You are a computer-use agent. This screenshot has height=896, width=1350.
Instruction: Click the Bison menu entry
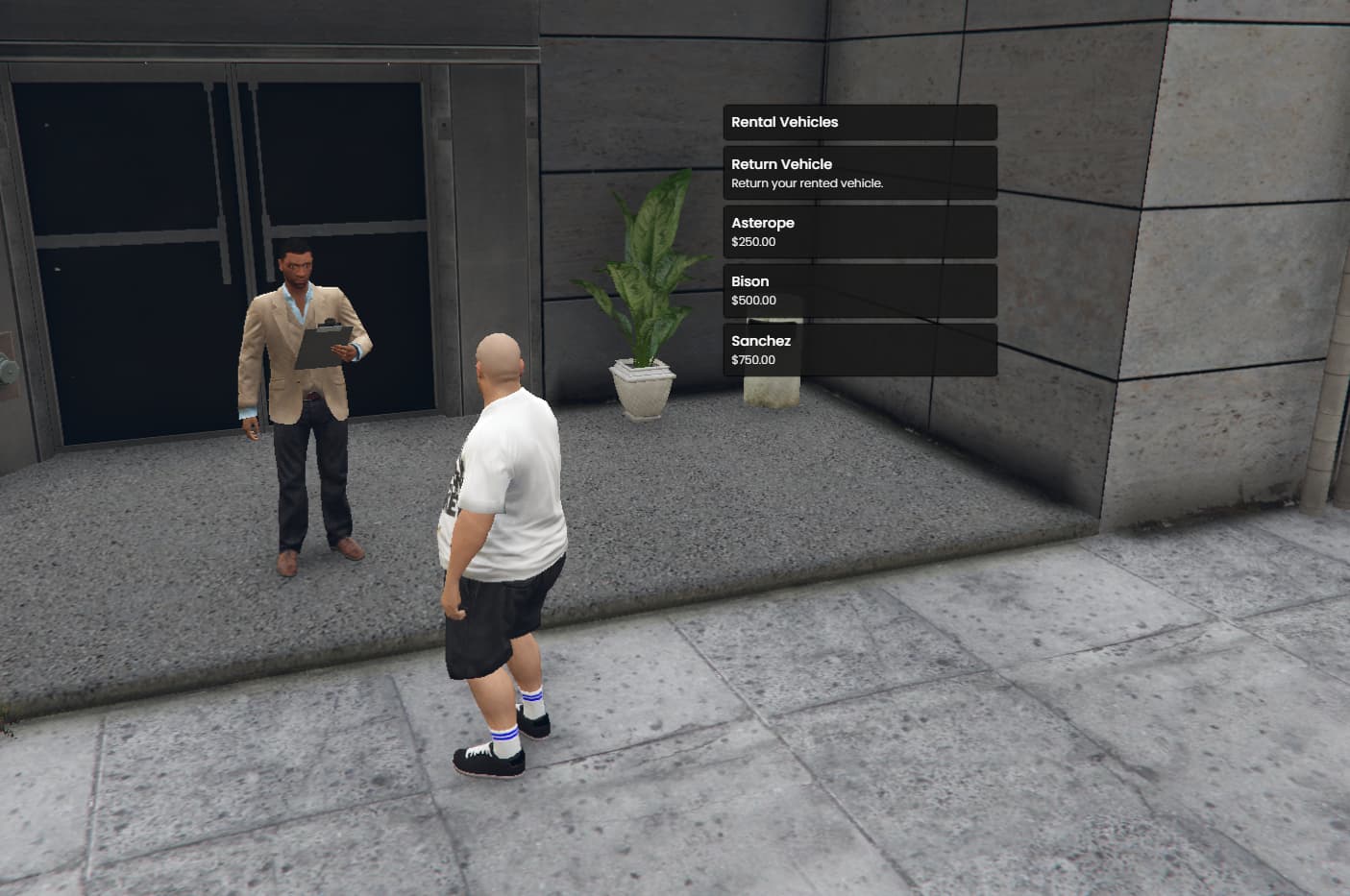point(749,281)
